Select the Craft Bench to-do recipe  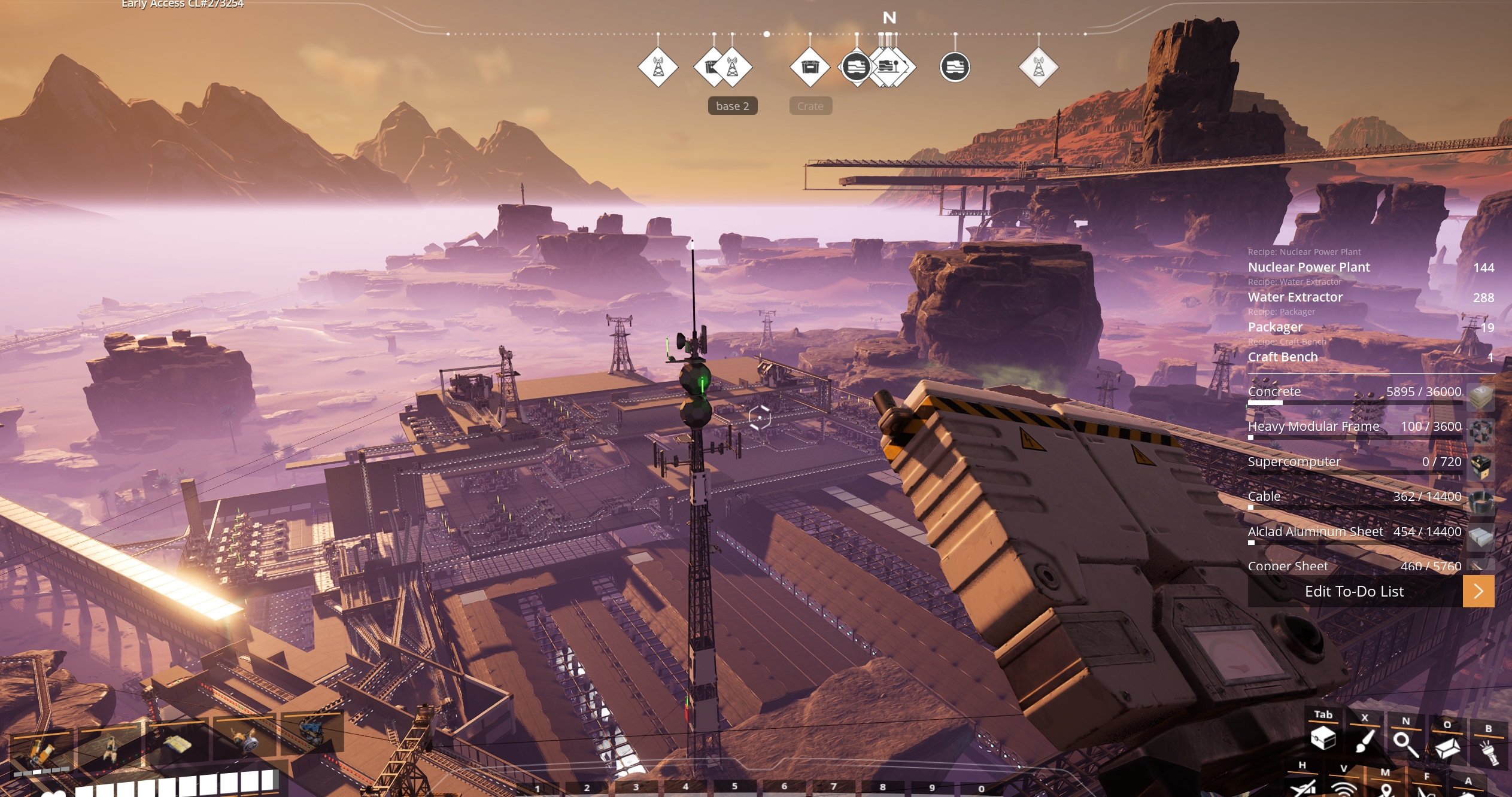(x=1282, y=357)
